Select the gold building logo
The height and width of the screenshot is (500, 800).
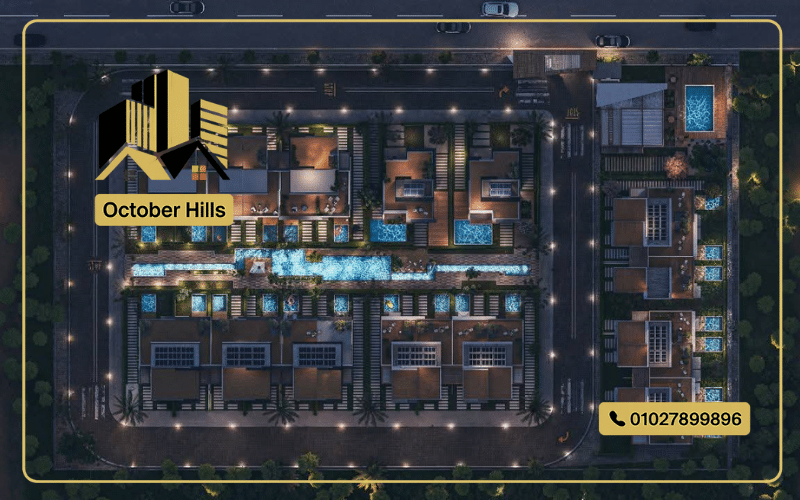(x=163, y=128)
